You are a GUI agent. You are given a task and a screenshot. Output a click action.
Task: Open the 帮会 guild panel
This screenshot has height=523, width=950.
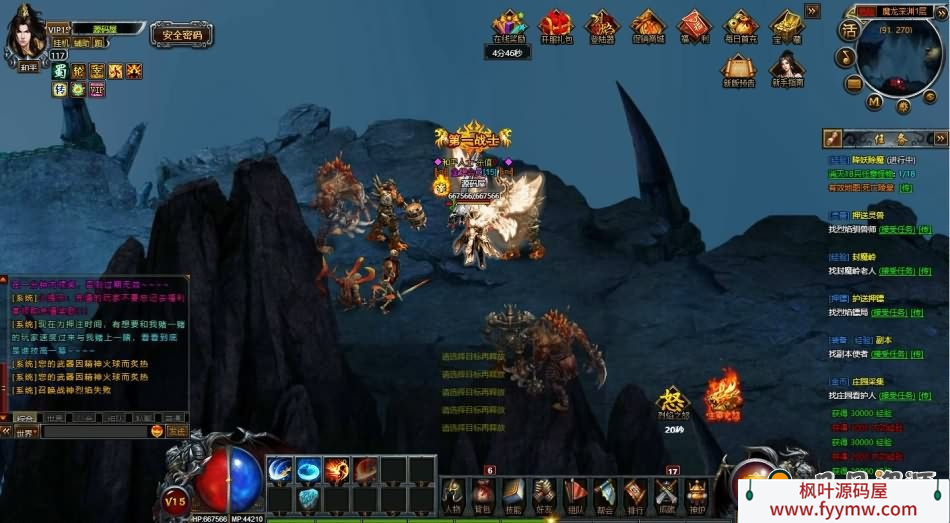point(605,493)
